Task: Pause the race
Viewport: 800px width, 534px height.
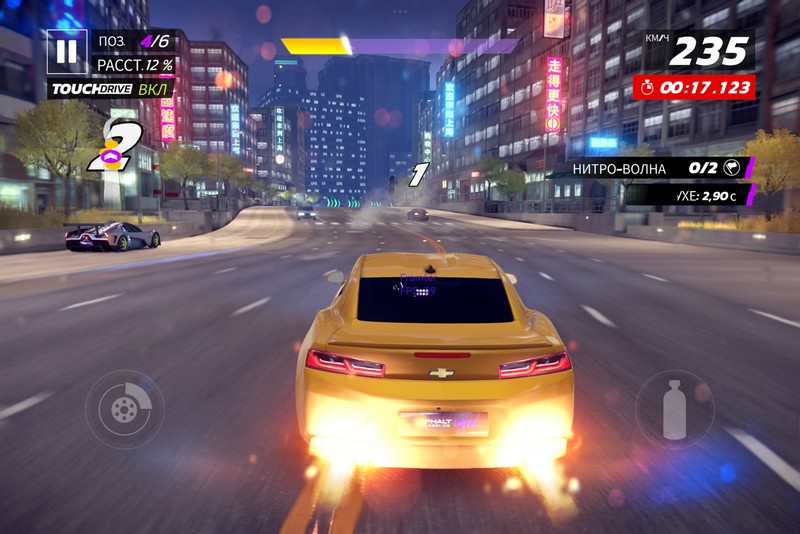Action: click(66, 51)
